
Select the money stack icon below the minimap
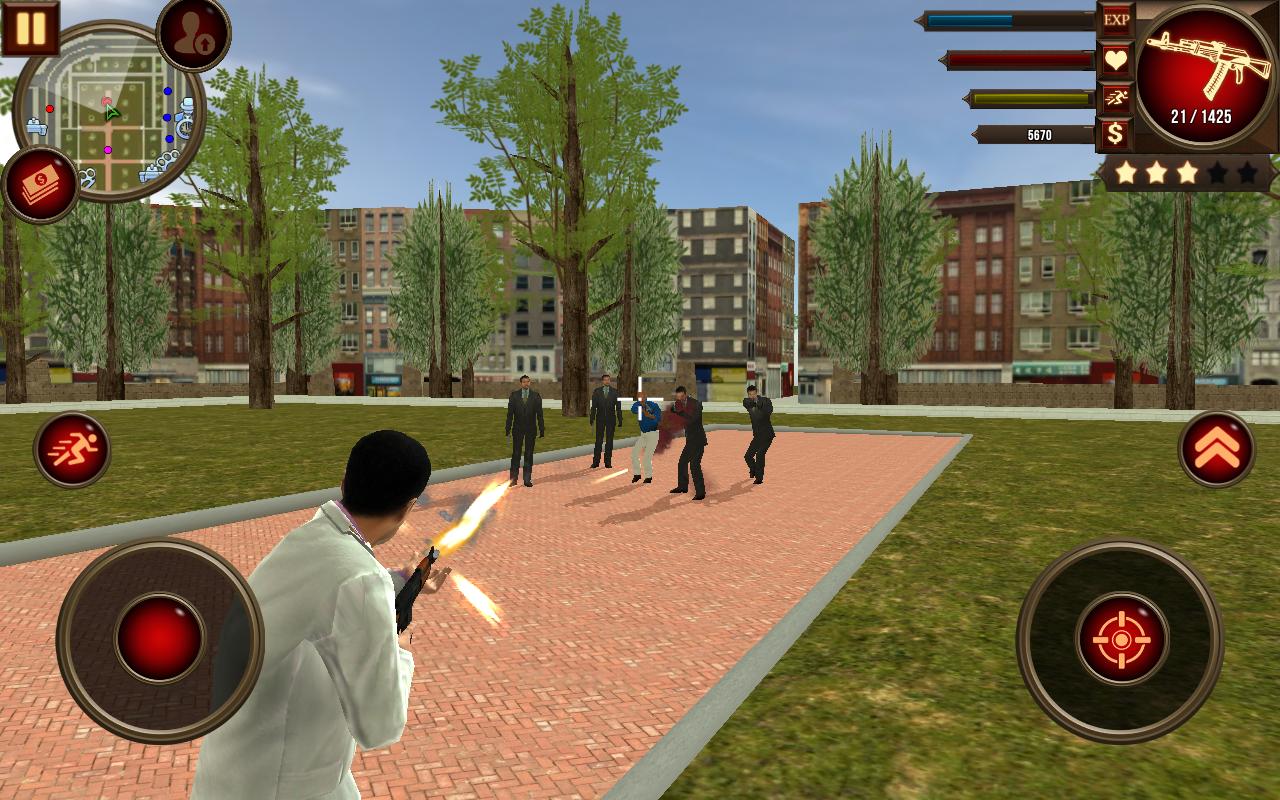(x=40, y=179)
